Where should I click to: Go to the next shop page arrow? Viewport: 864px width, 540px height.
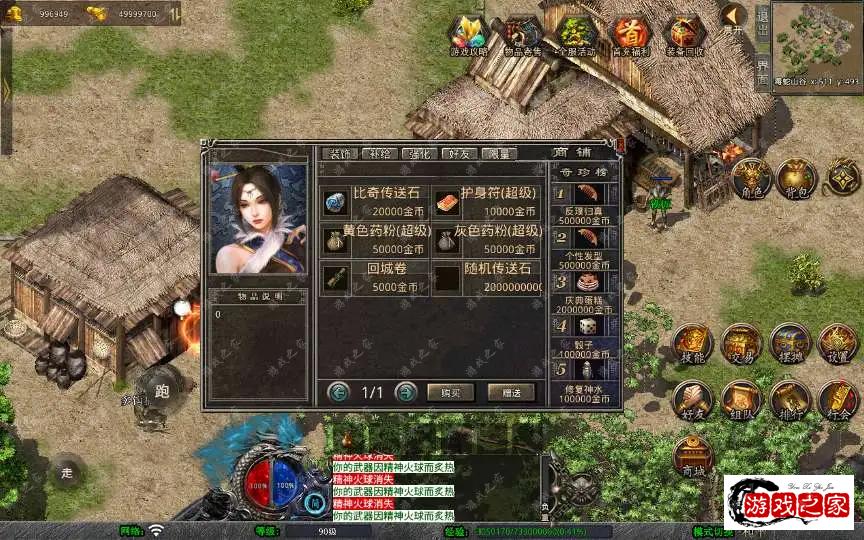tap(405, 392)
